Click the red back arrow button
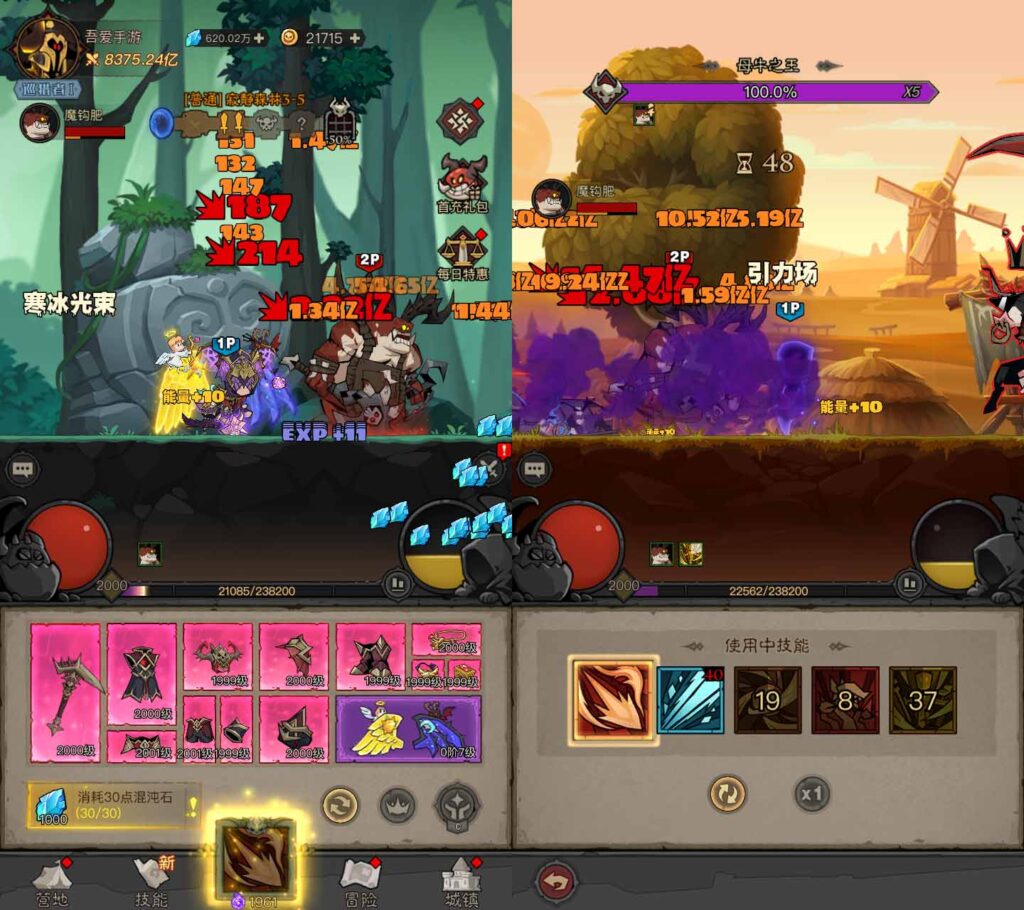Image resolution: width=1024 pixels, height=910 pixels. click(x=556, y=883)
